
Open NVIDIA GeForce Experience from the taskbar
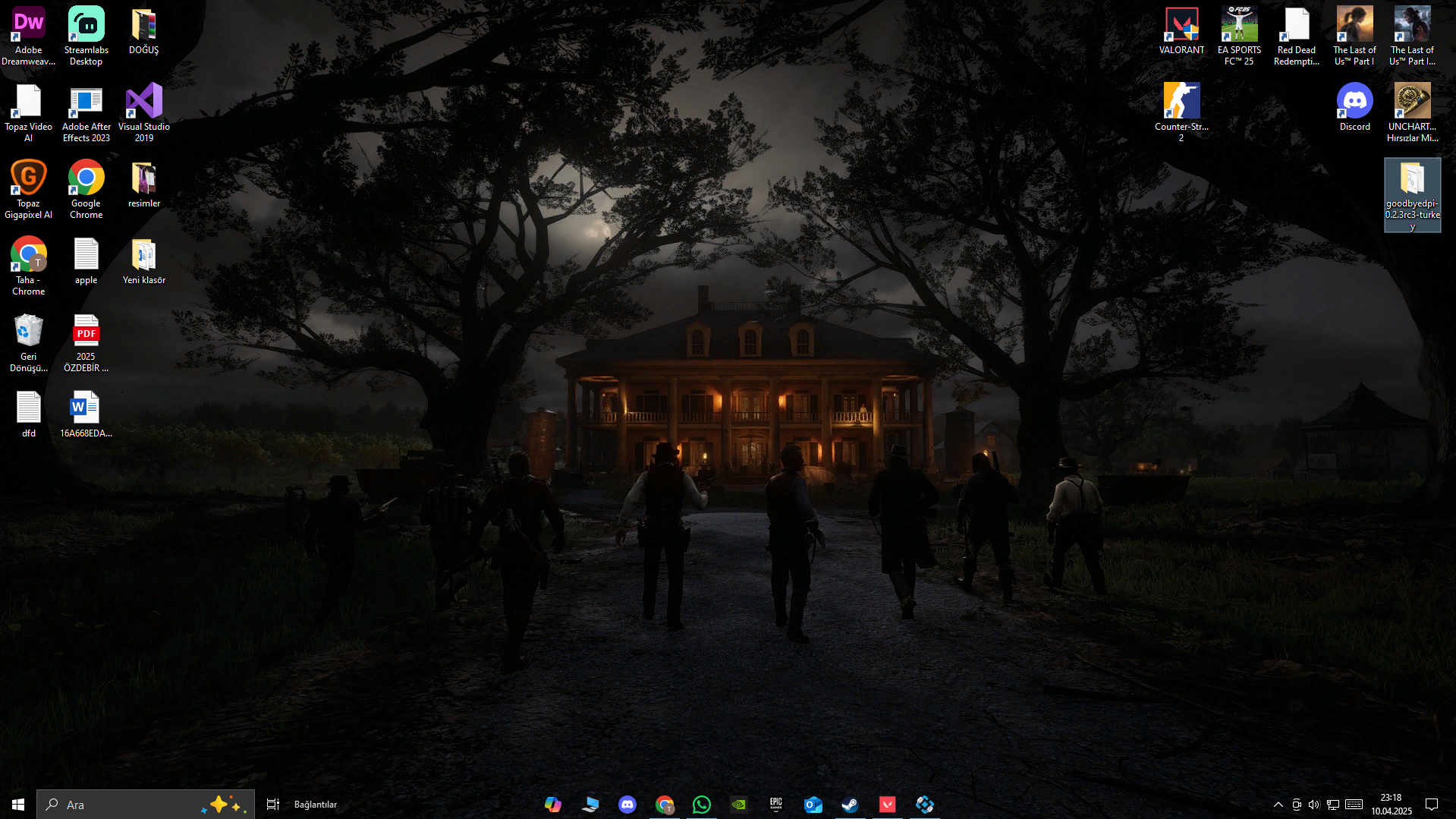pos(737,805)
